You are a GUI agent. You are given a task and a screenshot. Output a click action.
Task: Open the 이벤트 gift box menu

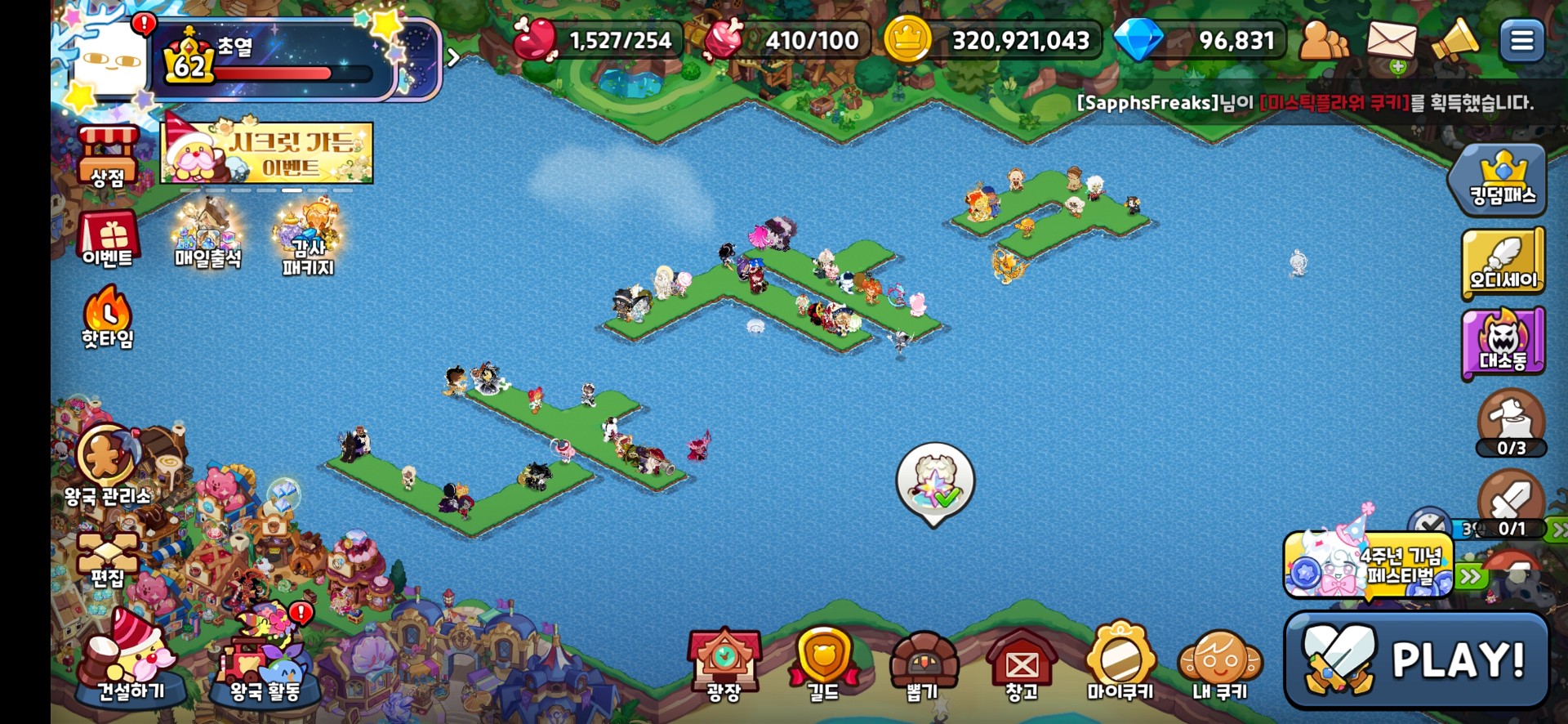(108, 239)
